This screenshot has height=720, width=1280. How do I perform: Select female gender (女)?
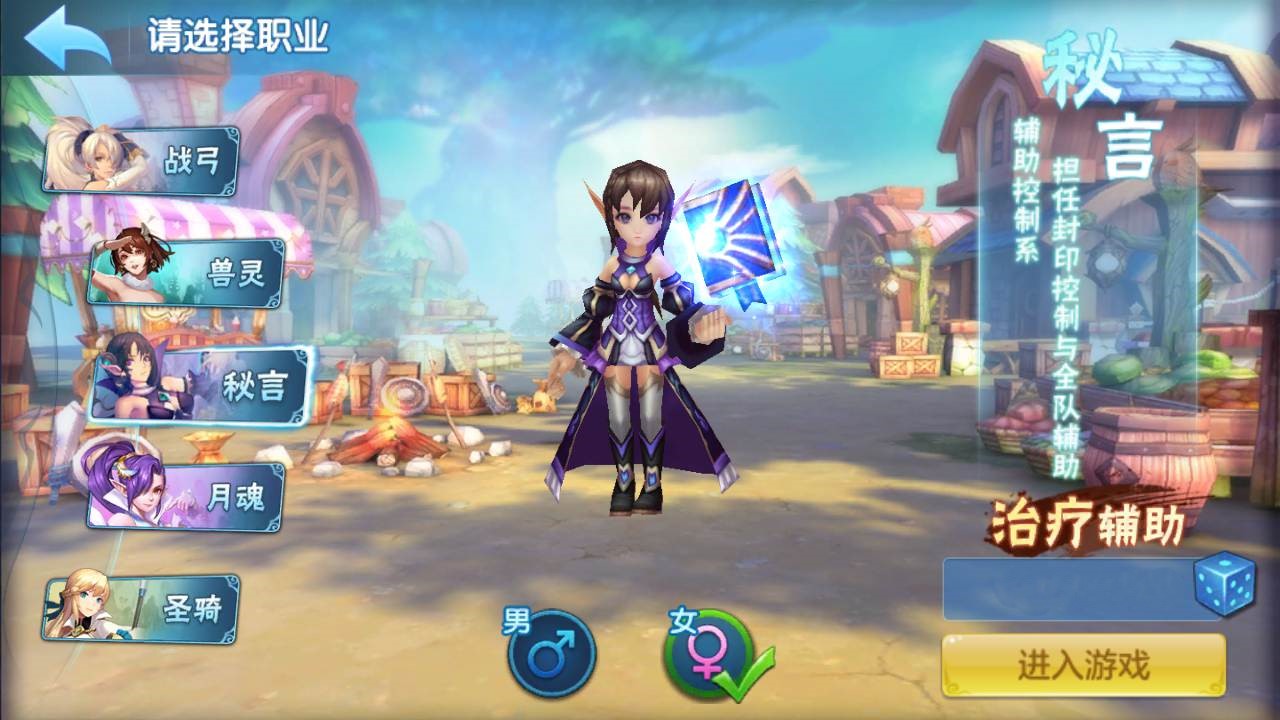[706, 654]
